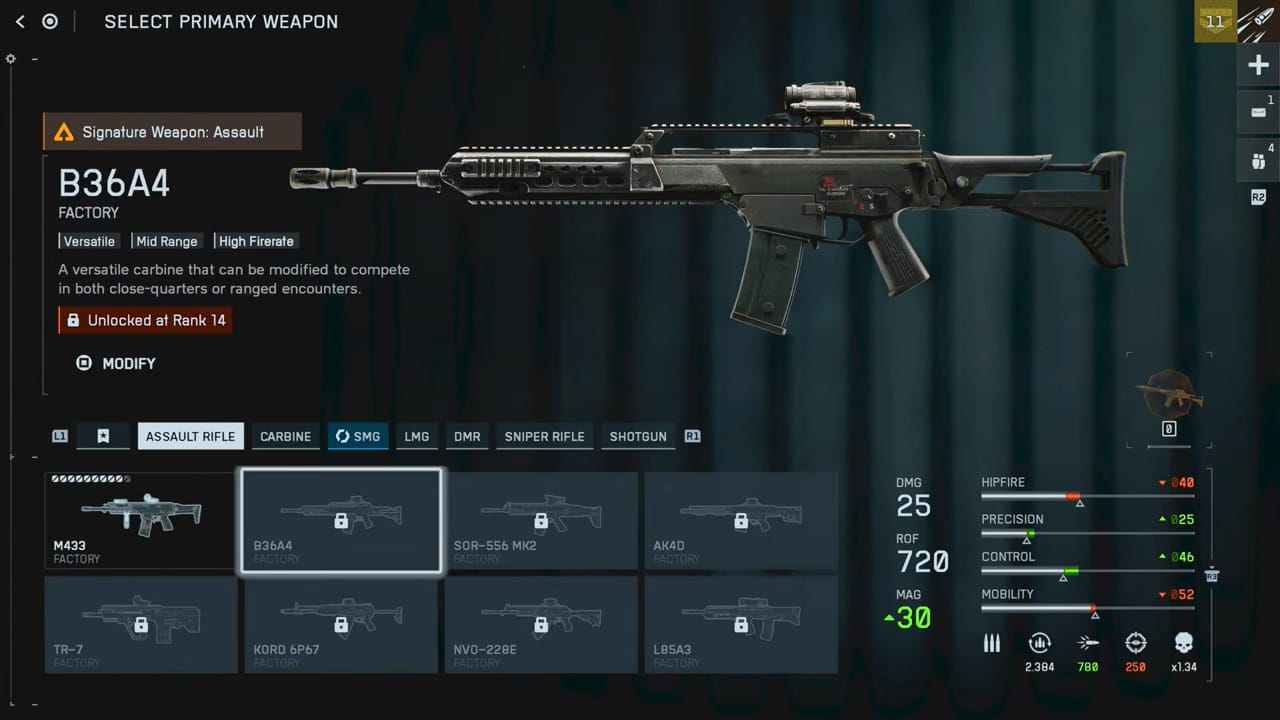Screen dimensions: 1280x720
Task: Toggle the favorite weapons bookmark filter
Action: [103, 436]
